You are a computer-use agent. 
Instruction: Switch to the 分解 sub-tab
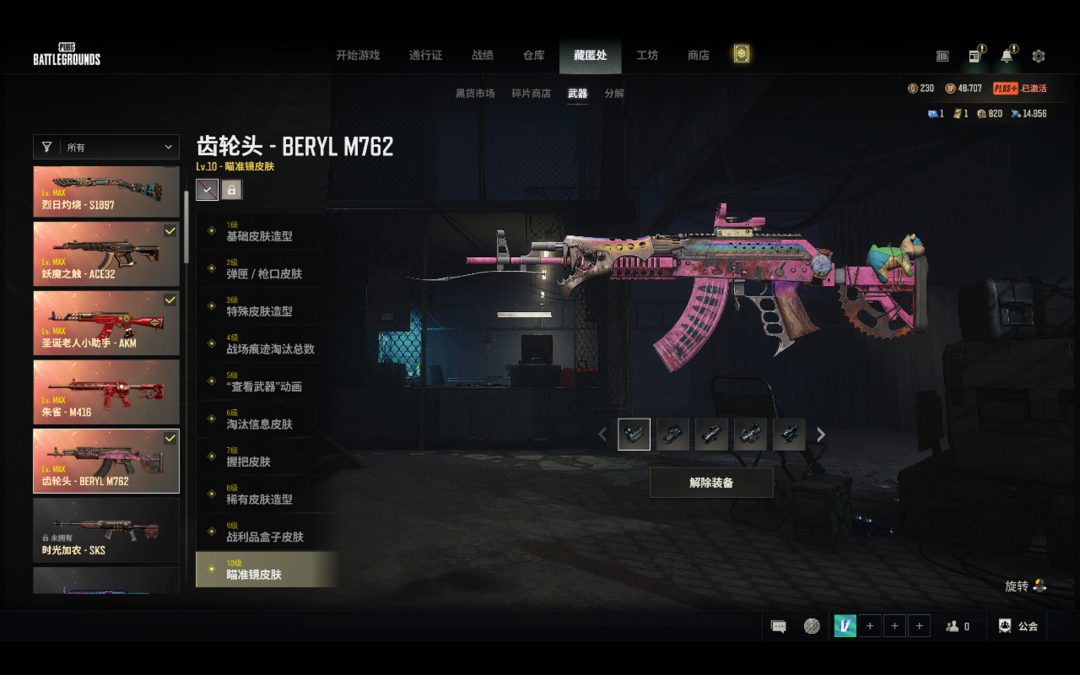click(x=614, y=94)
